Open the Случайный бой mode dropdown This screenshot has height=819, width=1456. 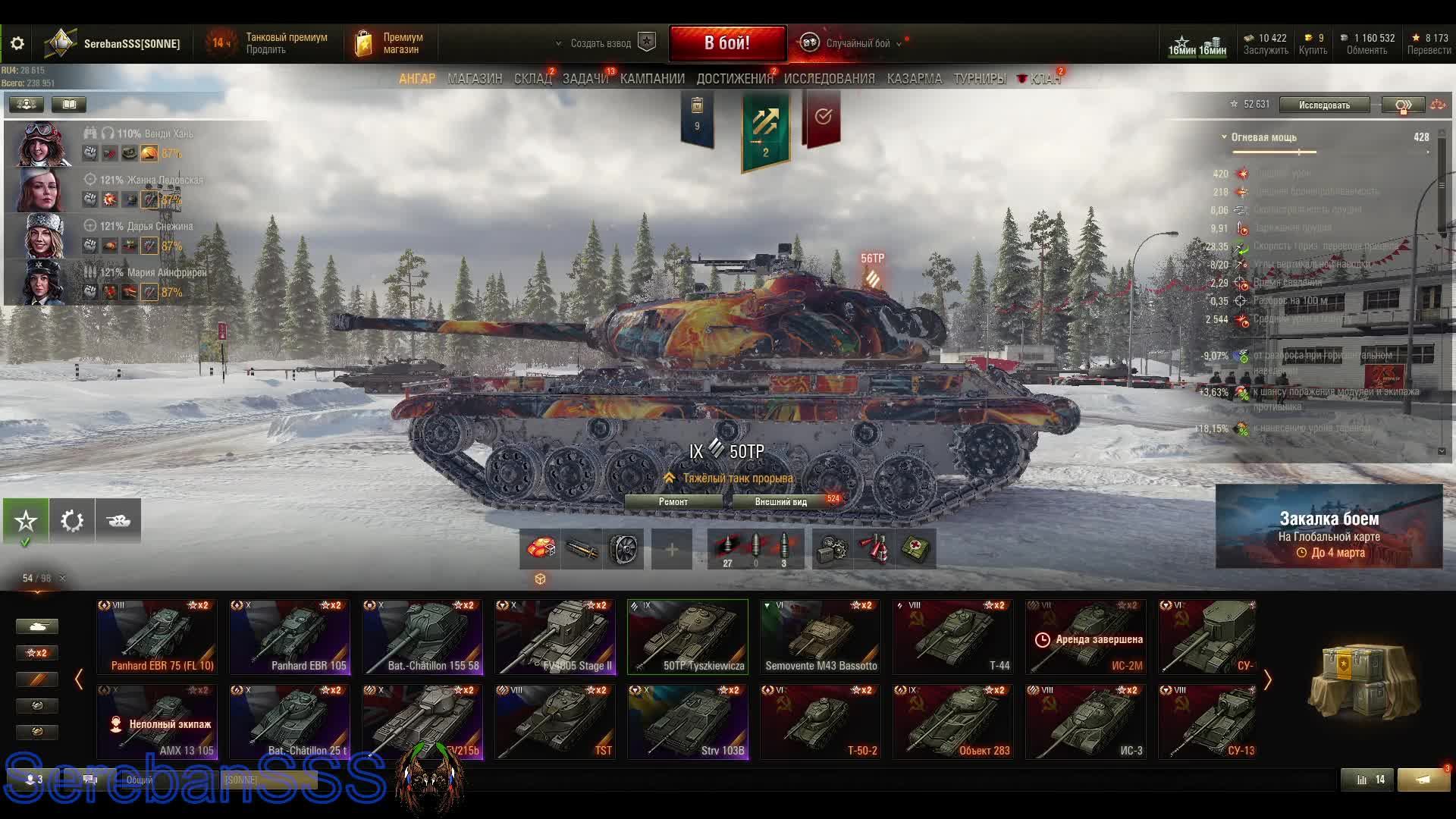pyautogui.click(x=857, y=43)
